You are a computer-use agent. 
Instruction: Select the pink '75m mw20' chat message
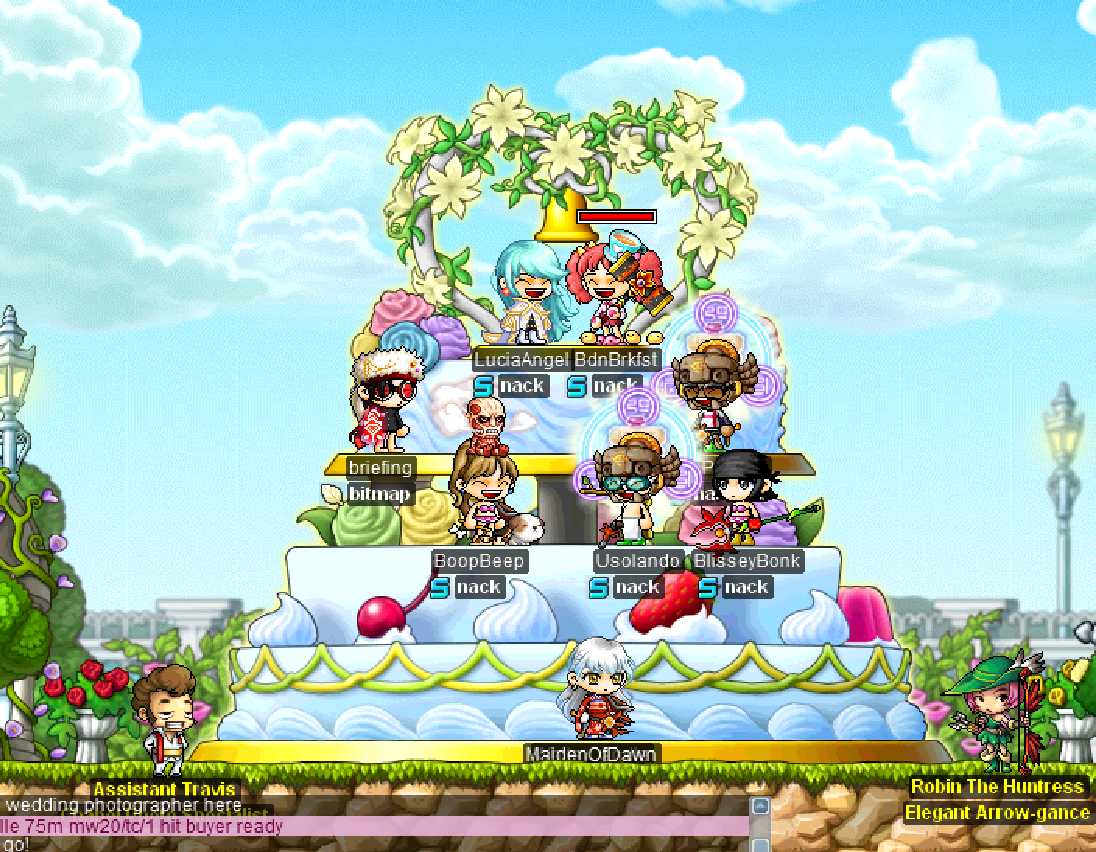[x=150, y=826]
